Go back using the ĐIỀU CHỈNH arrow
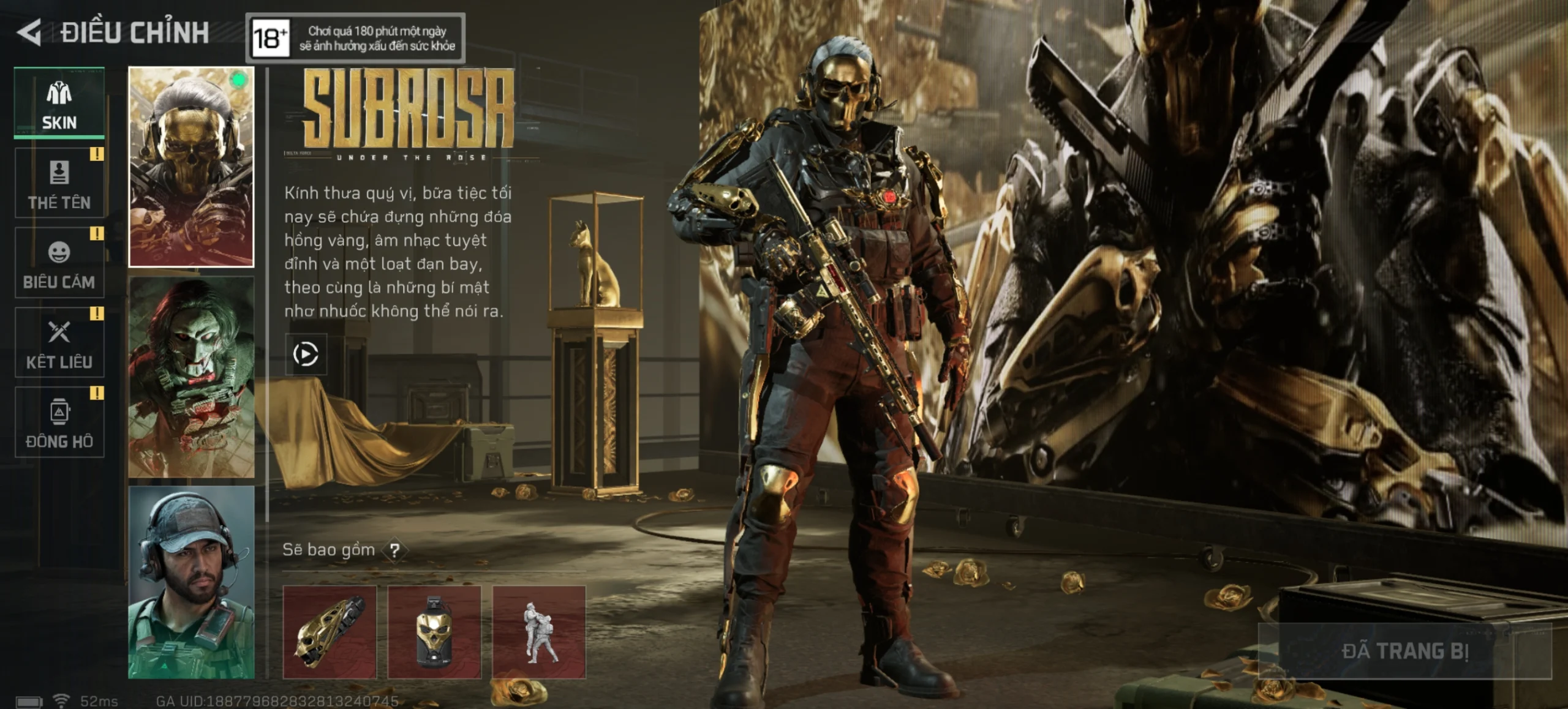The height and width of the screenshot is (709, 1568). 29,32
